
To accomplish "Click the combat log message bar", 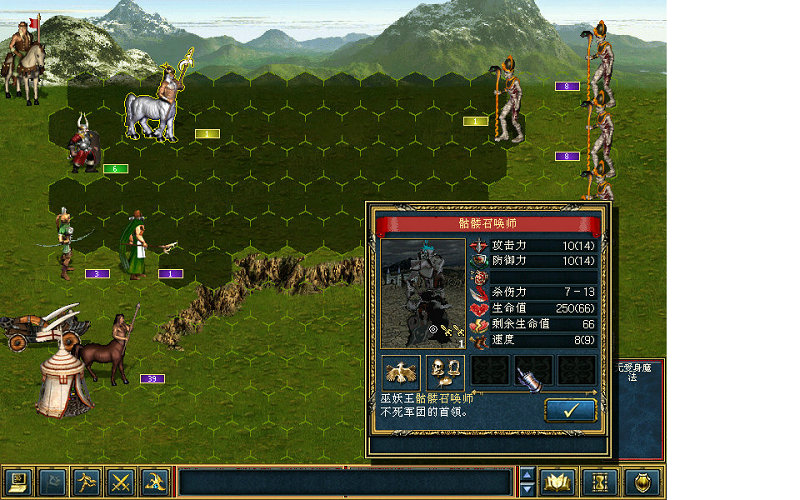I will coord(347,483).
